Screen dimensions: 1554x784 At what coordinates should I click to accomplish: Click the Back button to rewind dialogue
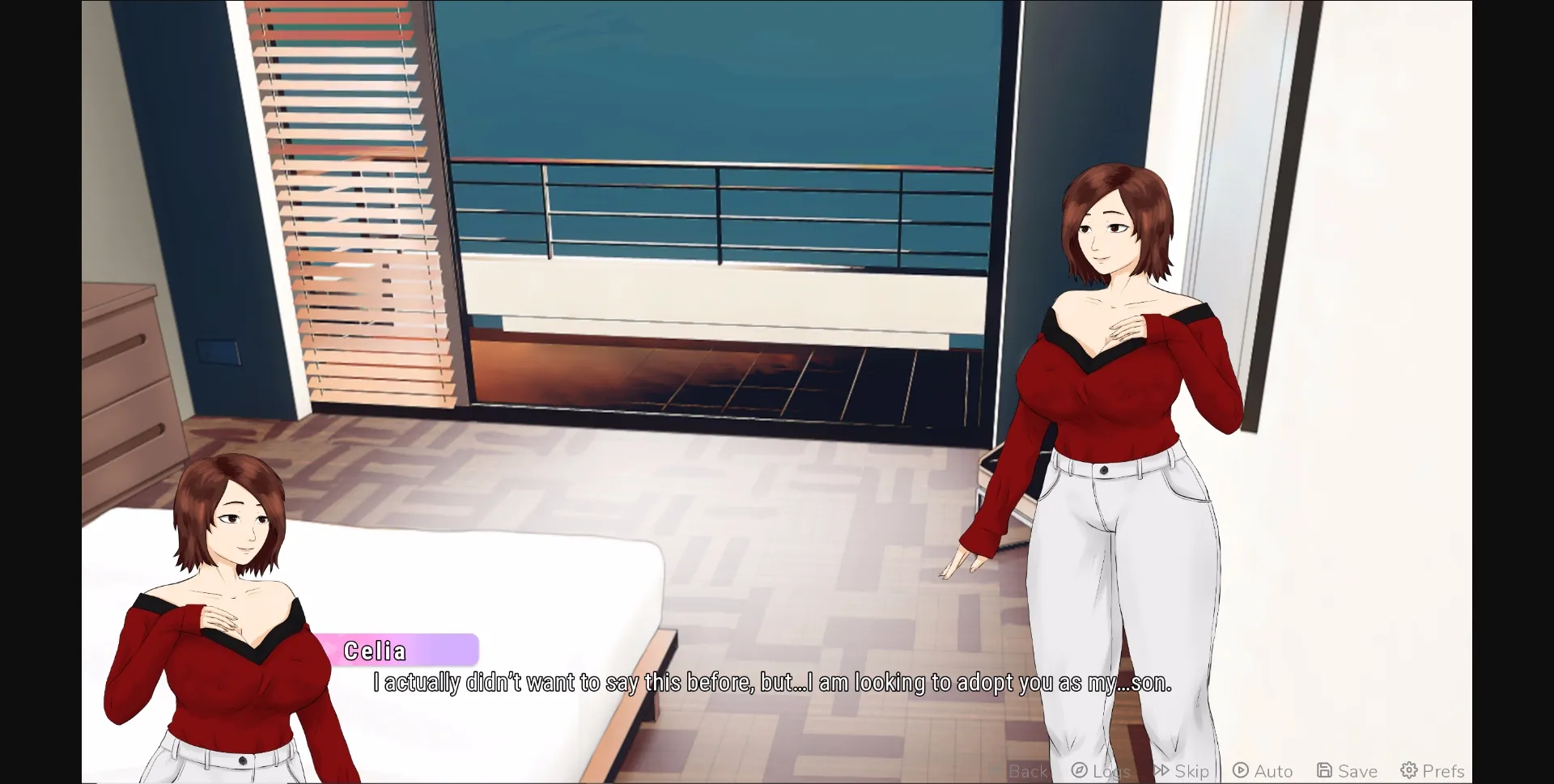tap(1016, 771)
